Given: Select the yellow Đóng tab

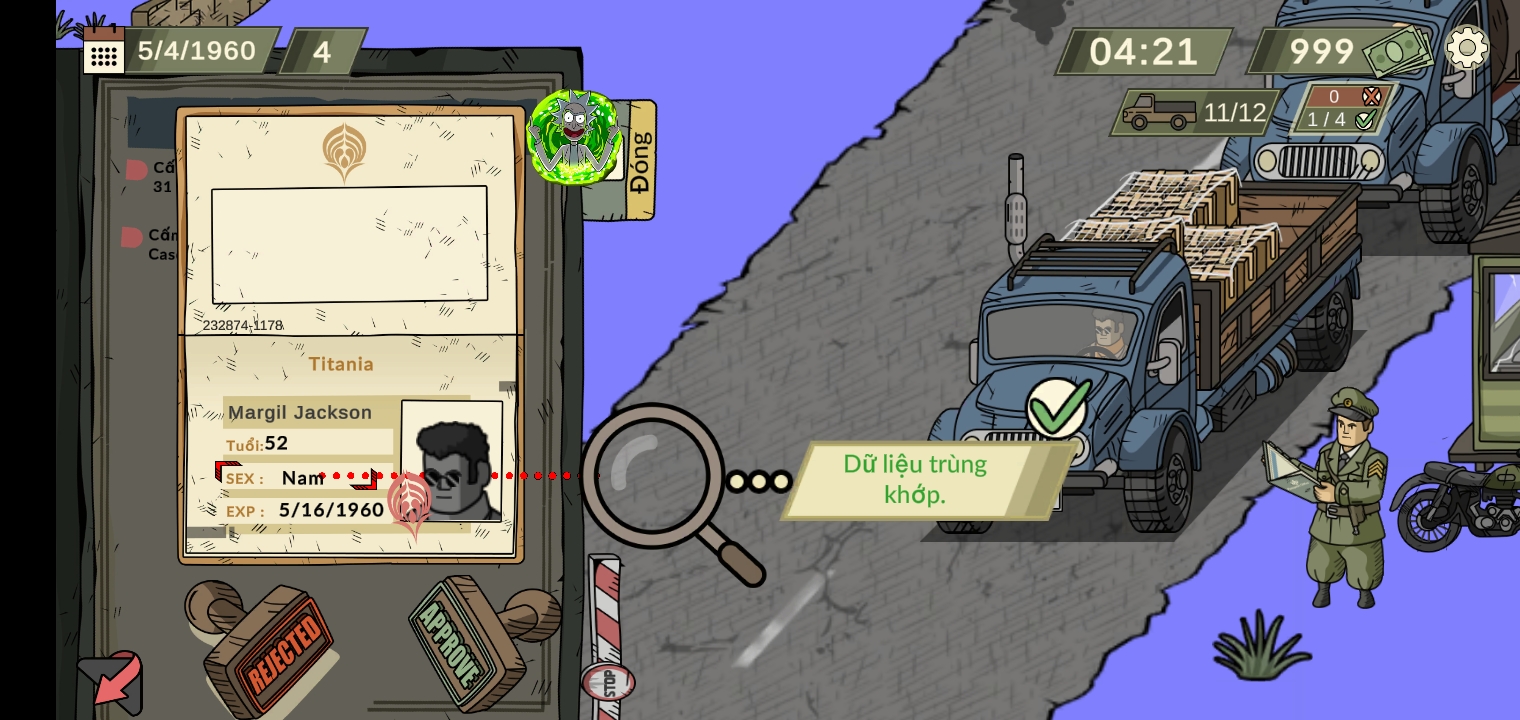Looking at the screenshot, I should (640, 161).
